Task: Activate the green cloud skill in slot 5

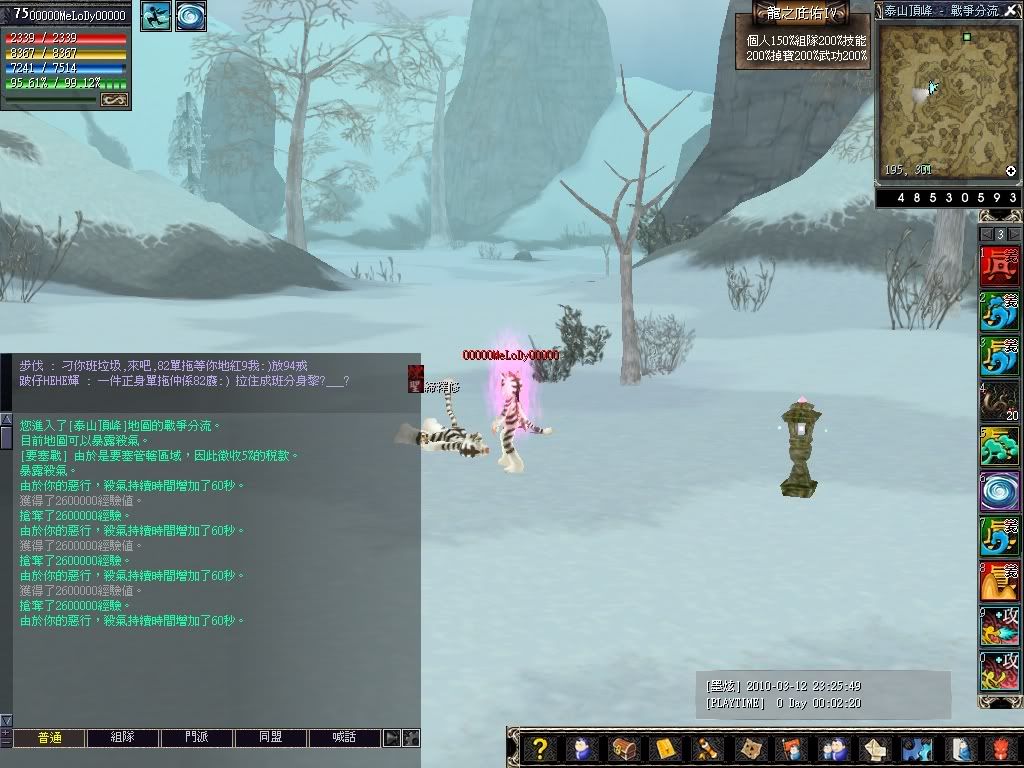Action: (1000, 446)
